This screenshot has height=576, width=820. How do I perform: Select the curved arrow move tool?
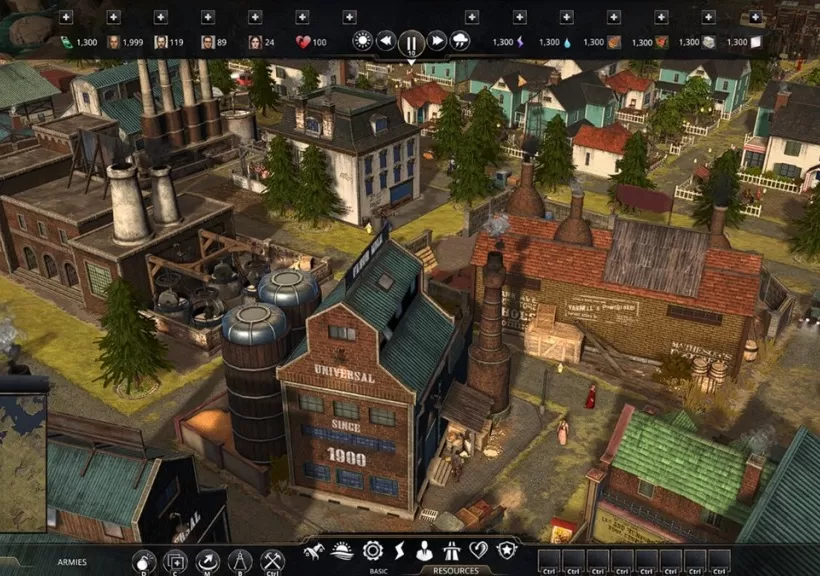207,561
